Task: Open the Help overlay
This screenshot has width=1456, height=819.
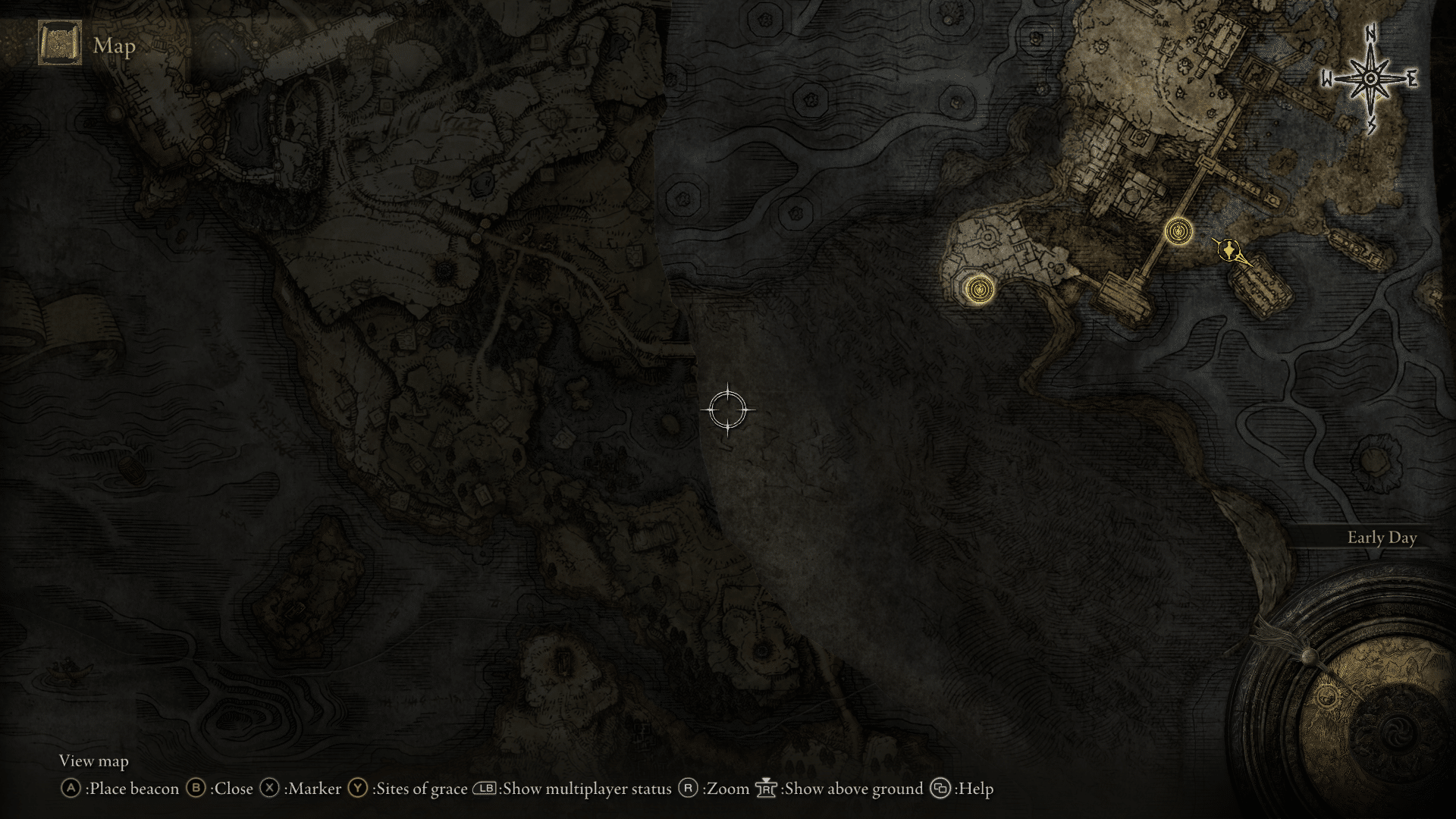Action: click(941, 789)
